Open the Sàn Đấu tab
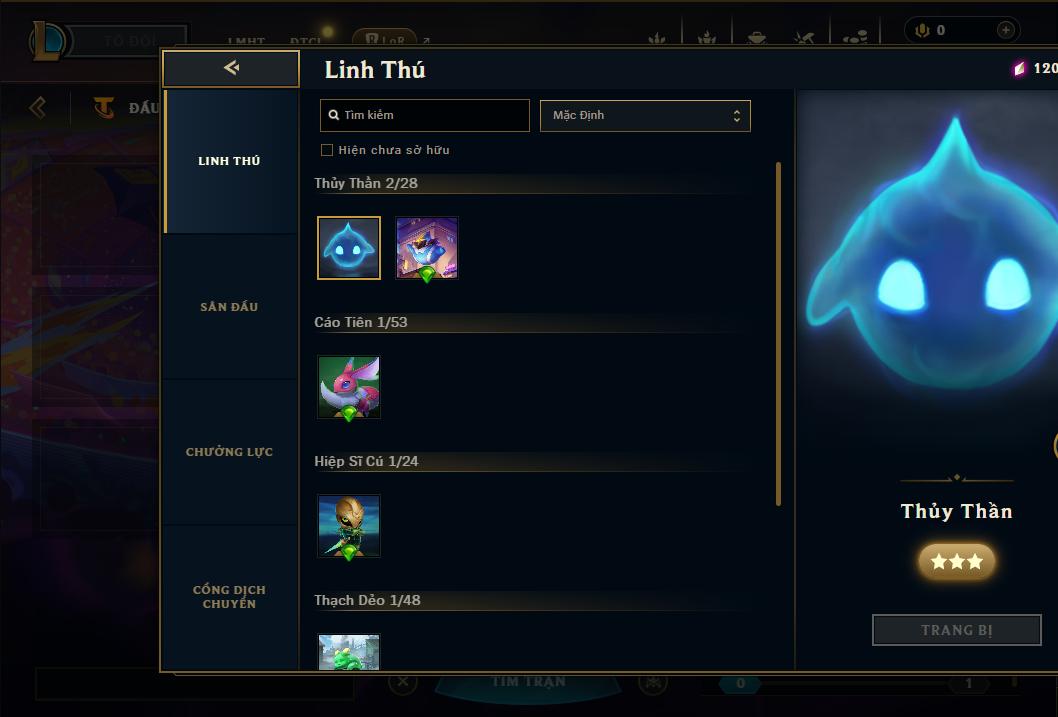Screen dimensions: 1058x717 [x=230, y=307]
